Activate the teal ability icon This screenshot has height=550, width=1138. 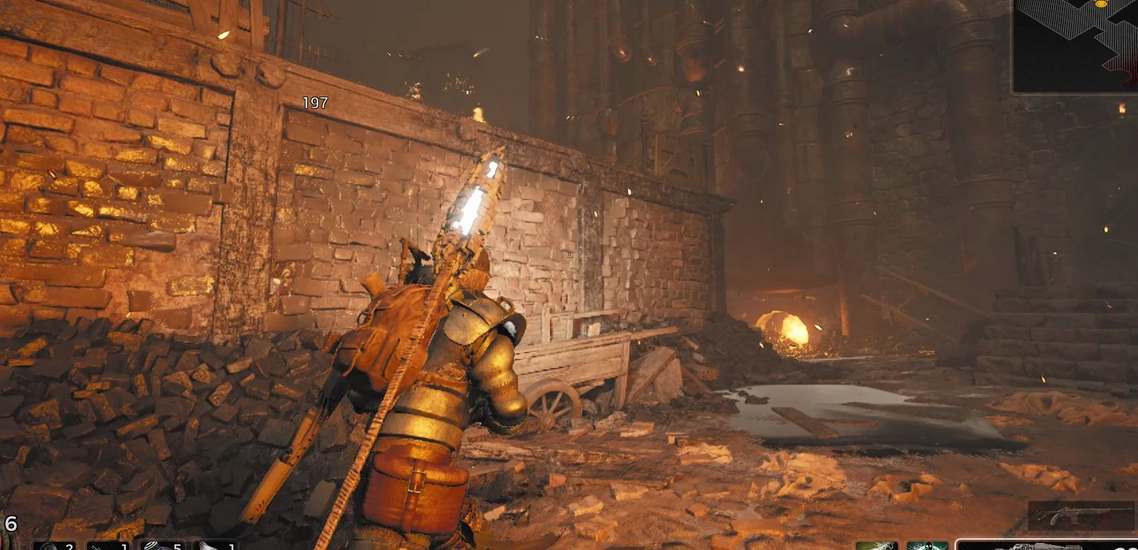coord(927,545)
